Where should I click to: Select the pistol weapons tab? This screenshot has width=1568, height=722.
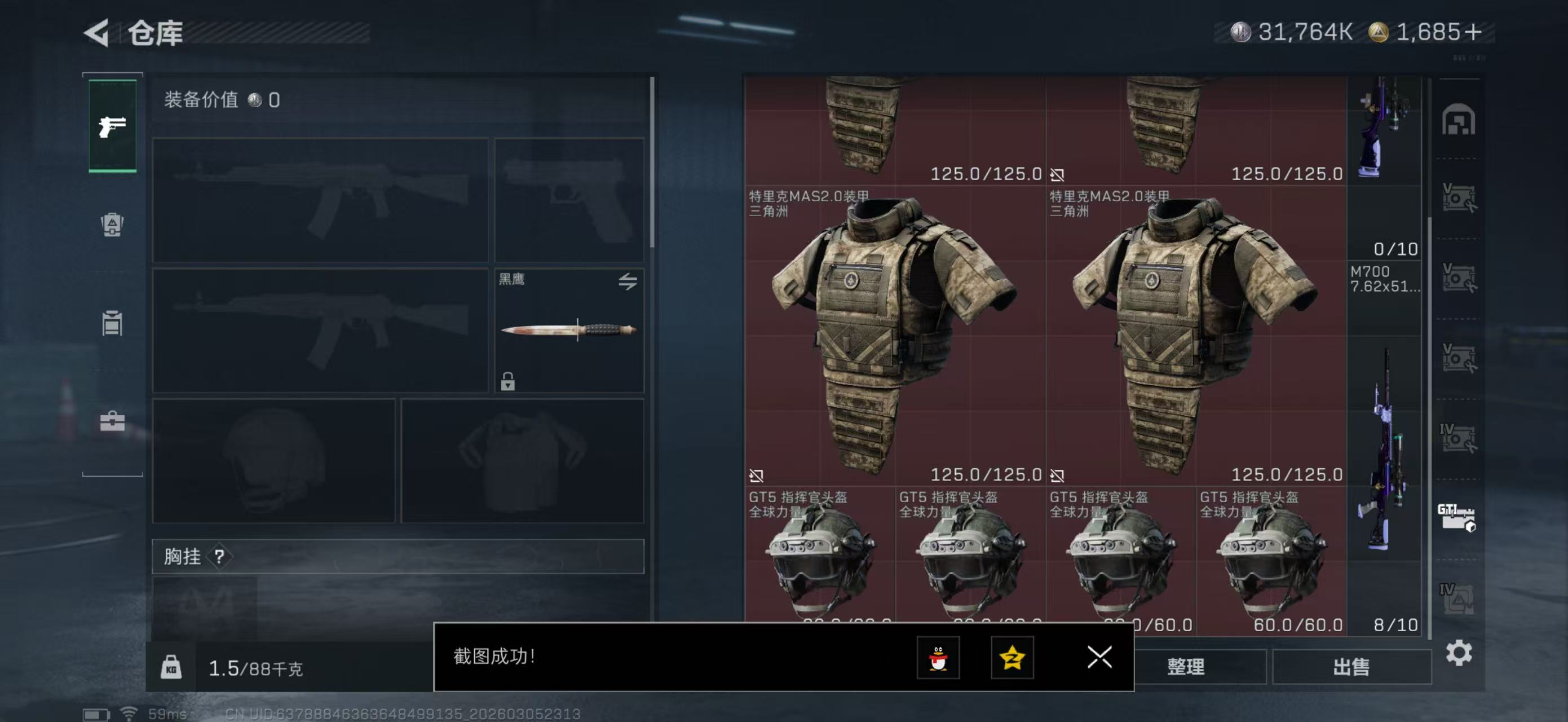click(x=113, y=126)
